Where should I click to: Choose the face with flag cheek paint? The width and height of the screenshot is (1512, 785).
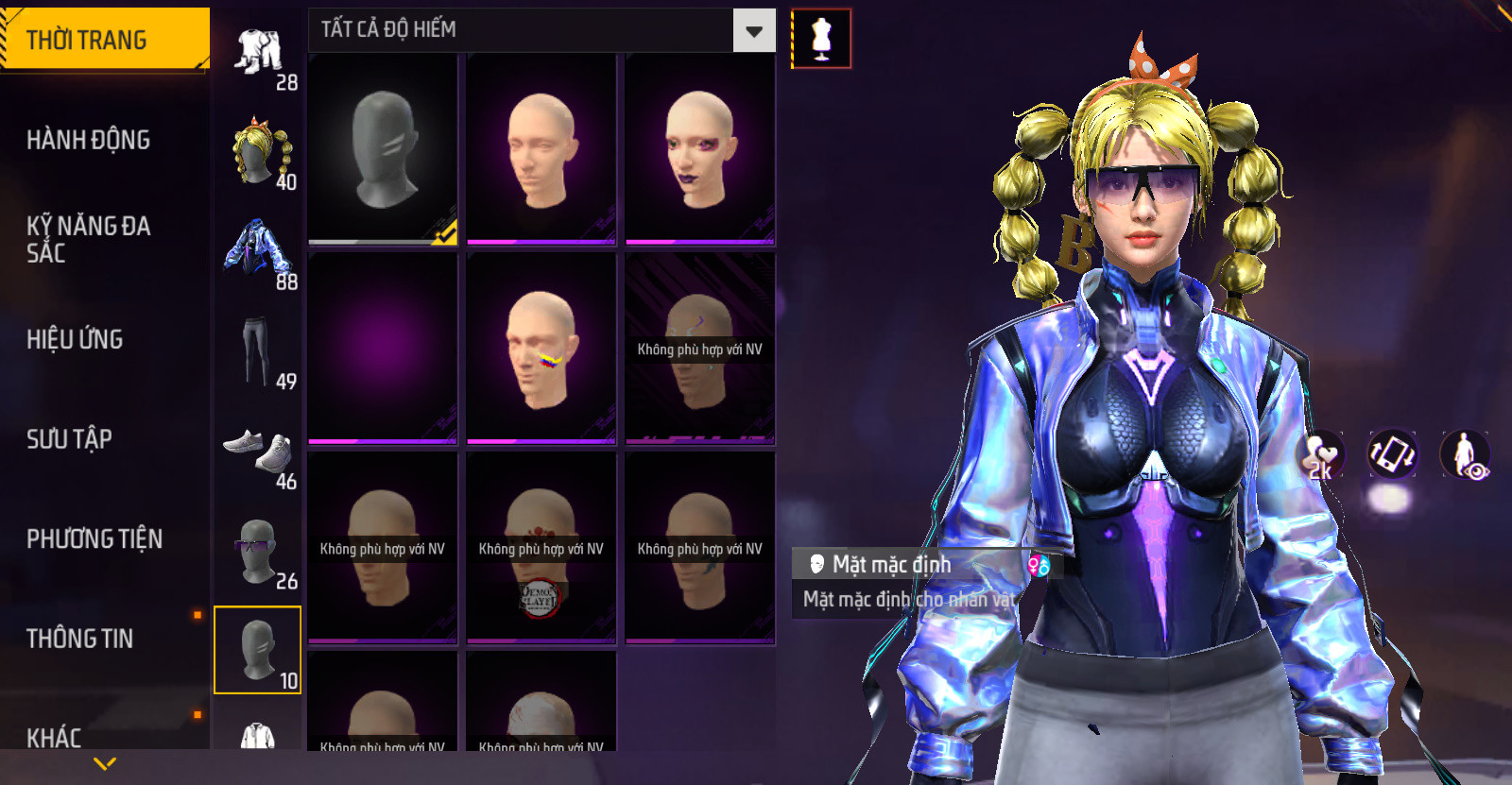(x=541, y=348)
